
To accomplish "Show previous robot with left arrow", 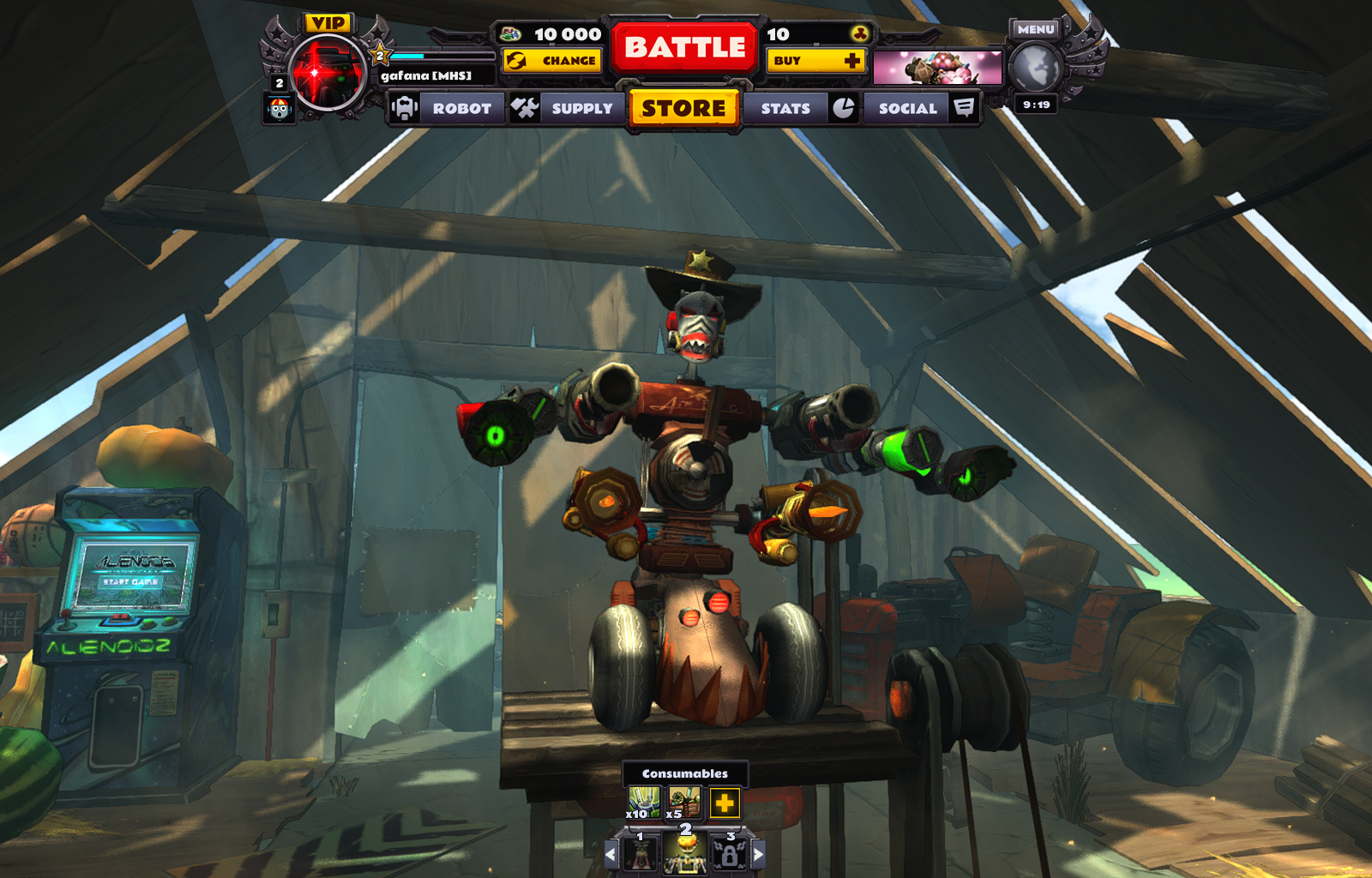I will [611, 854].
